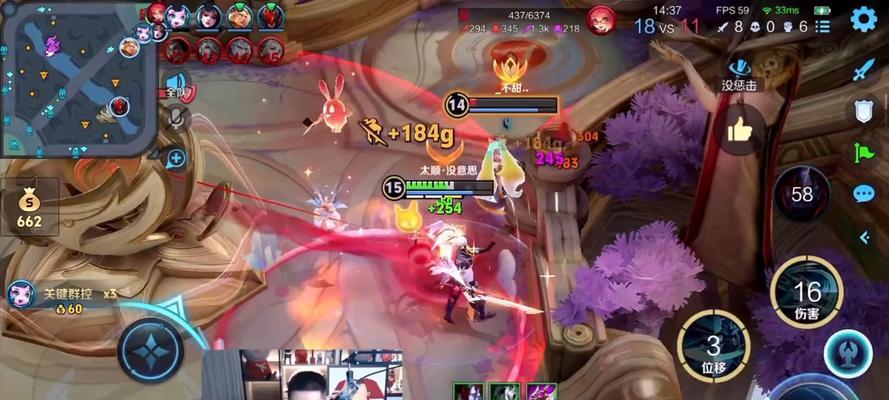Image resolution: width=889 pixels, height=400 pixels.
Task: Send a thumbs-up like
Action: 740,129
